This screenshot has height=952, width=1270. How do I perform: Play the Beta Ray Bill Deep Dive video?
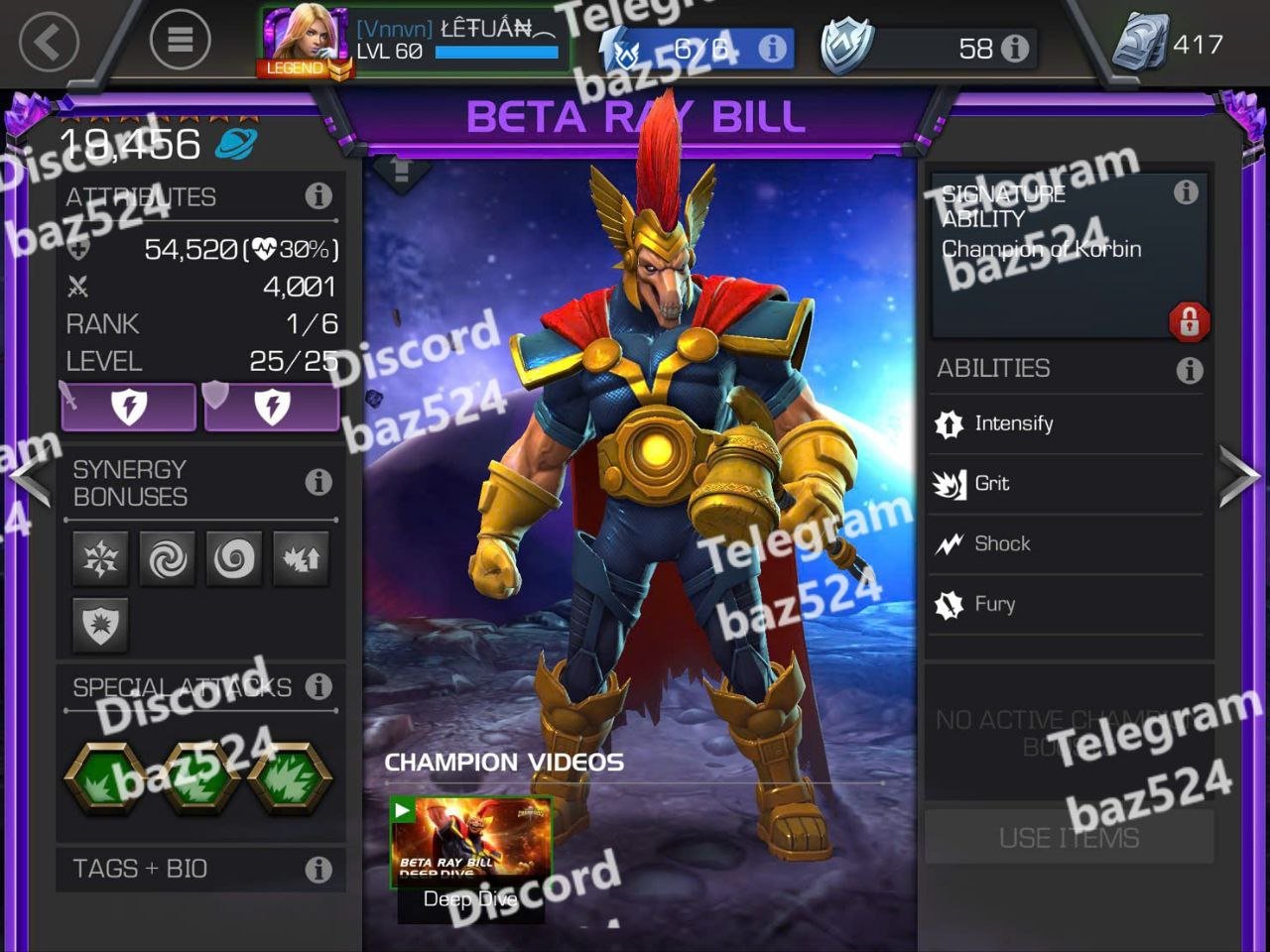(470, 841)
